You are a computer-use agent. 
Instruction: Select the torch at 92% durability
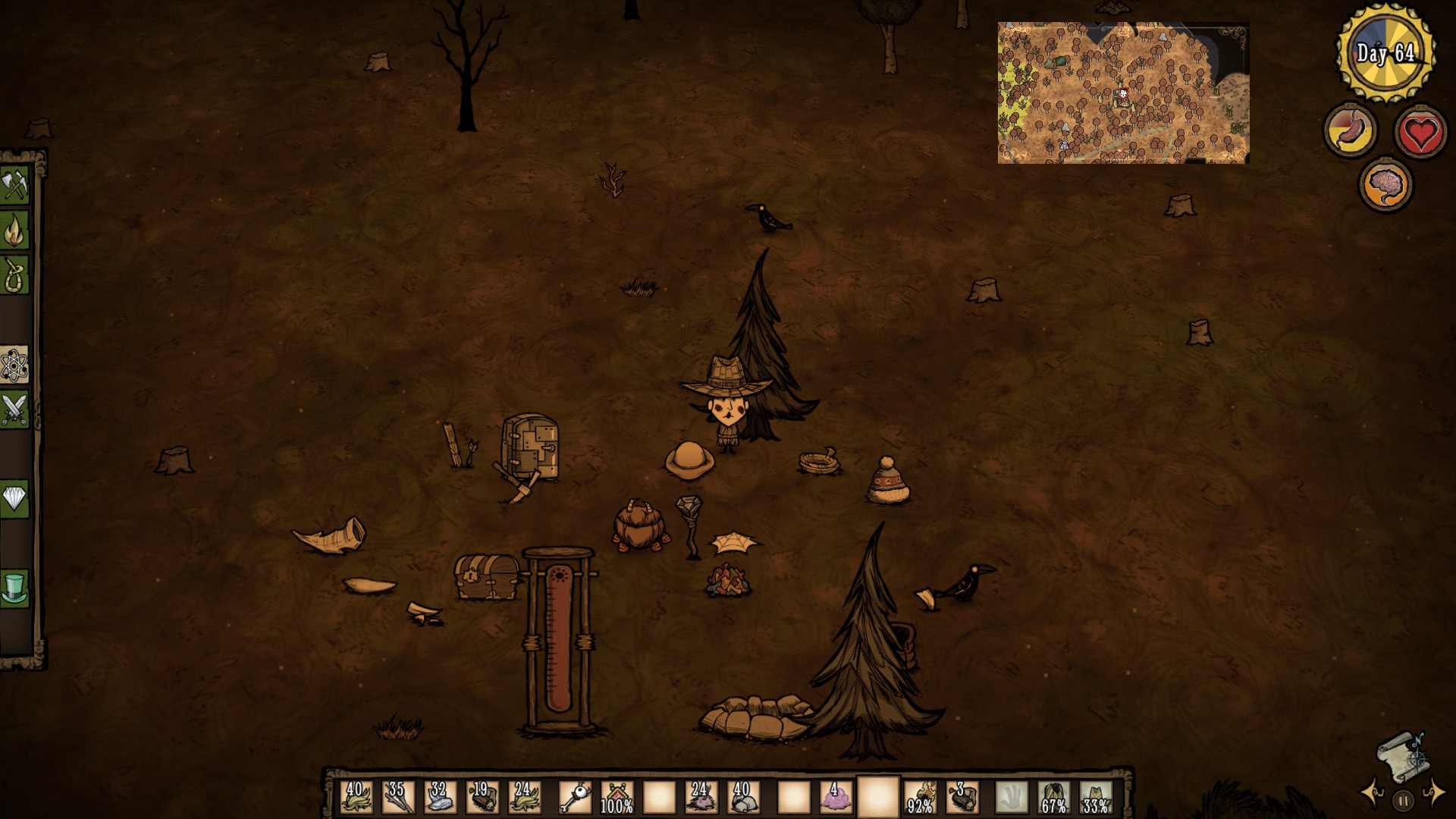coord(921,798)
